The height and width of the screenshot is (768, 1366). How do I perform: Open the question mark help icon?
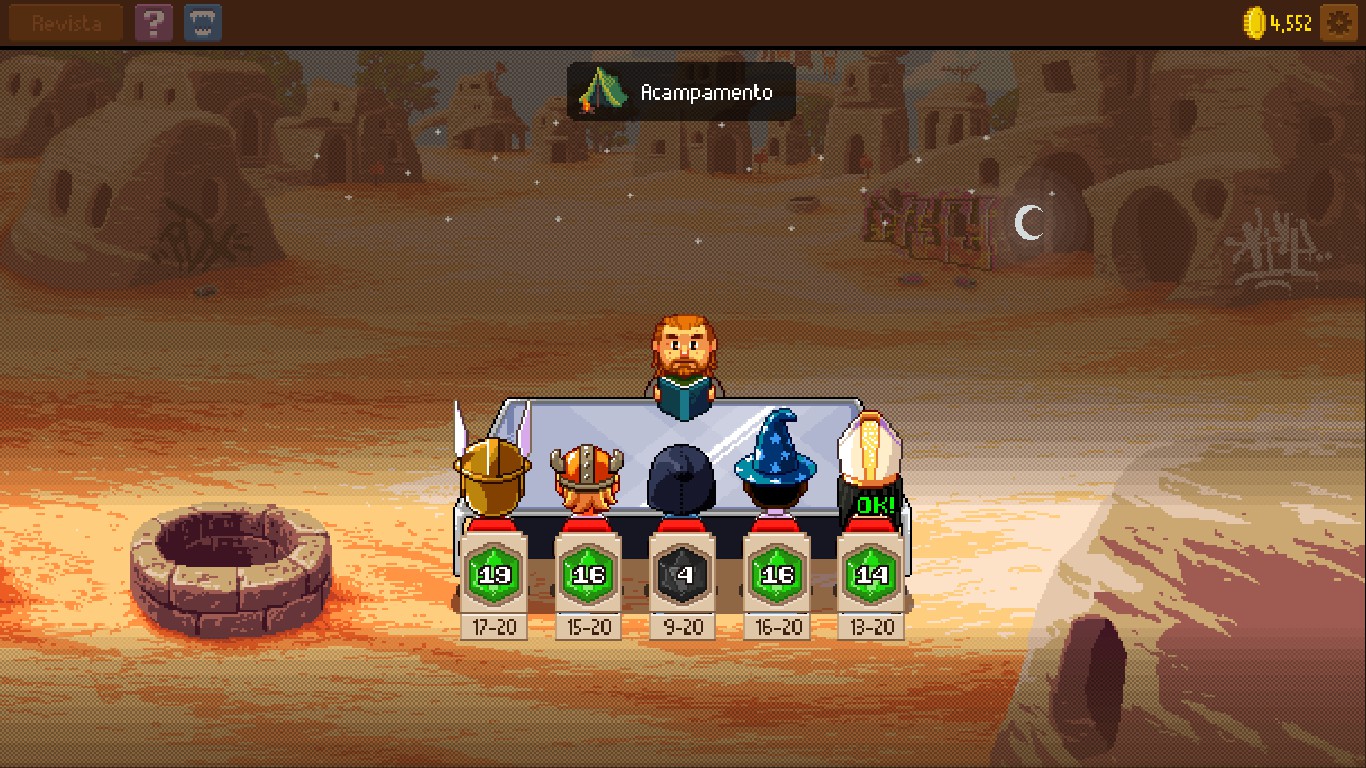tap(153, 21)
